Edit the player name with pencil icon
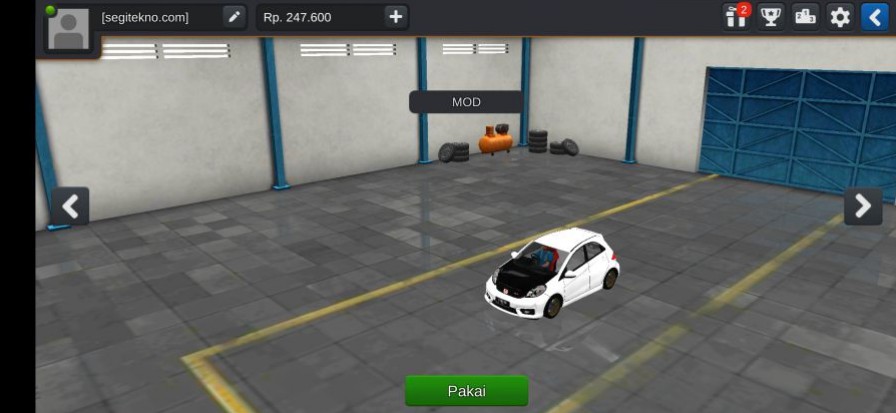The height and width of the screenshot is (413, 896). (x=233, y=17)
